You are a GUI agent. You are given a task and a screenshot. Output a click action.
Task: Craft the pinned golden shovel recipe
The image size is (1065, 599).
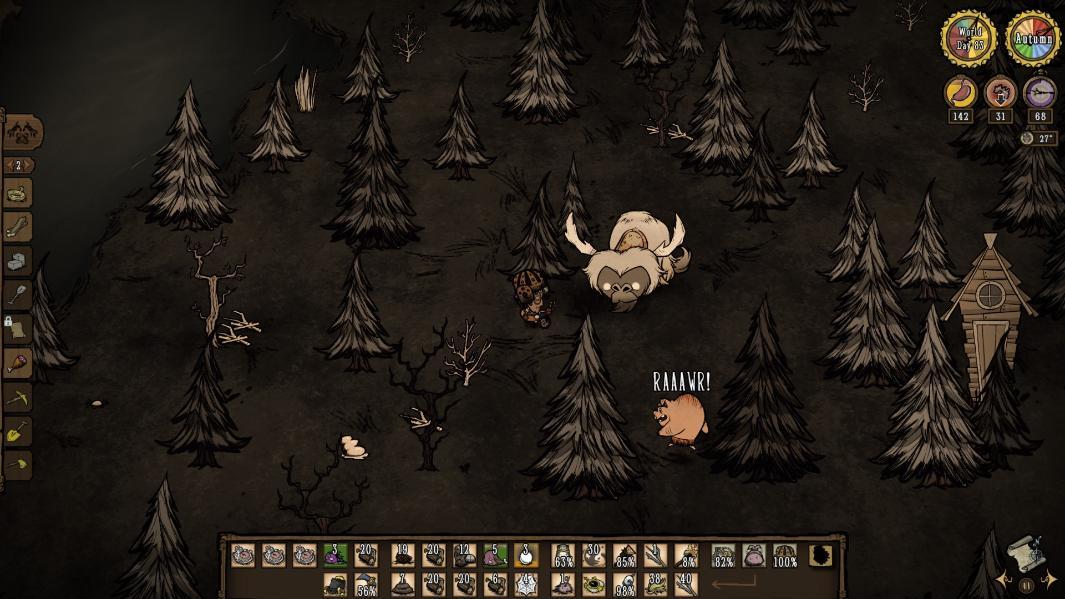pos(18,432)
